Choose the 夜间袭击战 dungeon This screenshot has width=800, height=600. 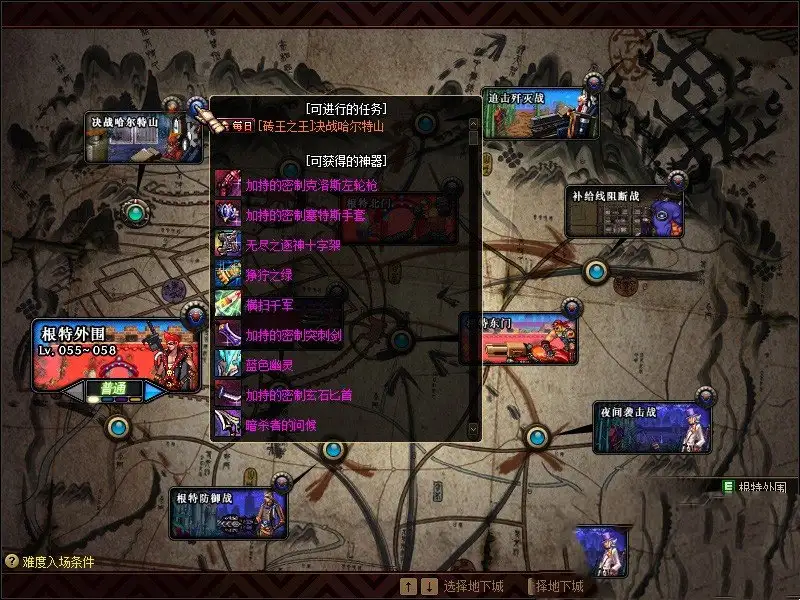click(651, 427)
